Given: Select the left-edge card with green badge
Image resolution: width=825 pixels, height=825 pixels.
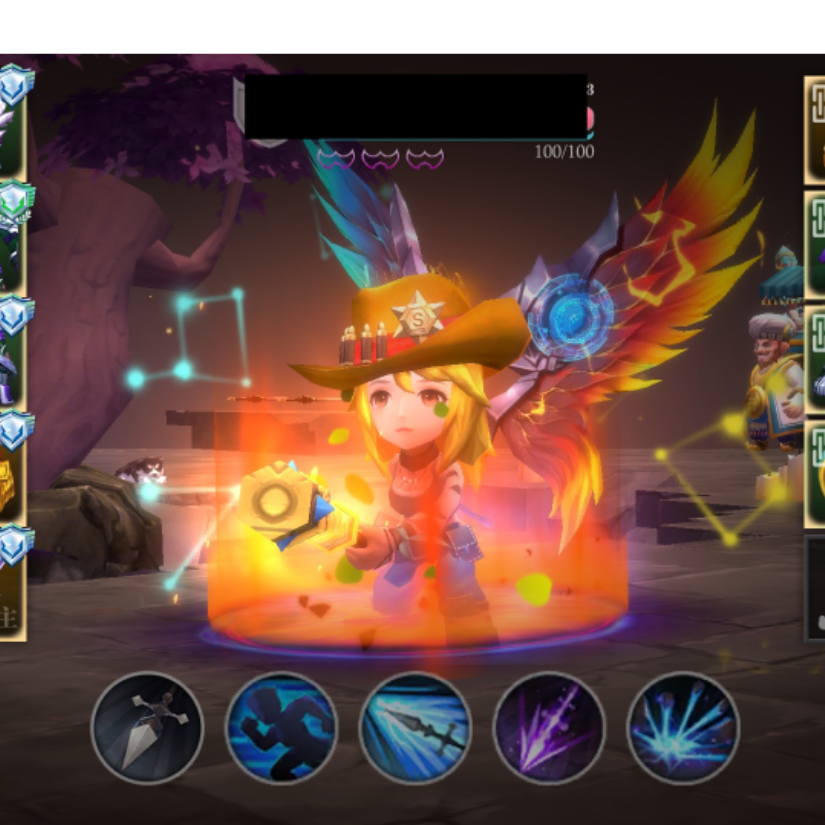Looking at the screenshot, I should click(12, 237).
